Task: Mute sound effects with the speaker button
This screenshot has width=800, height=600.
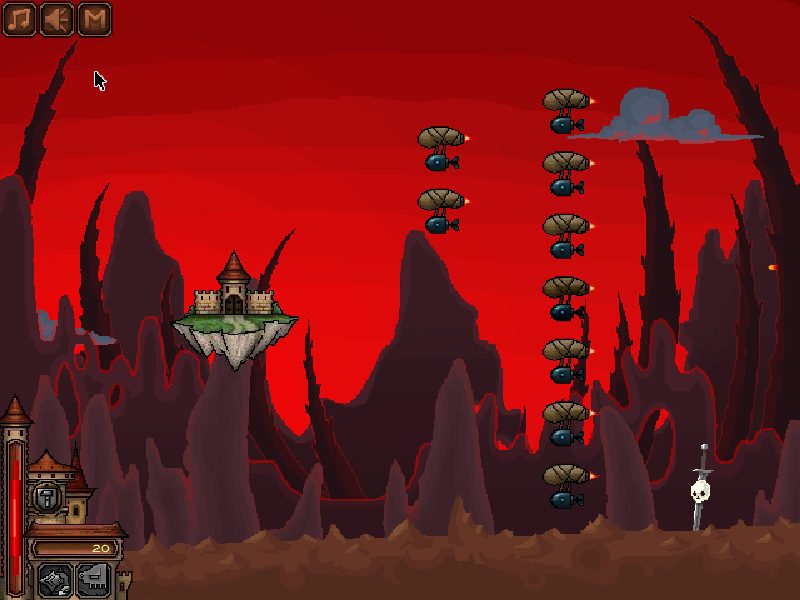Action: (x=56, y=19)
